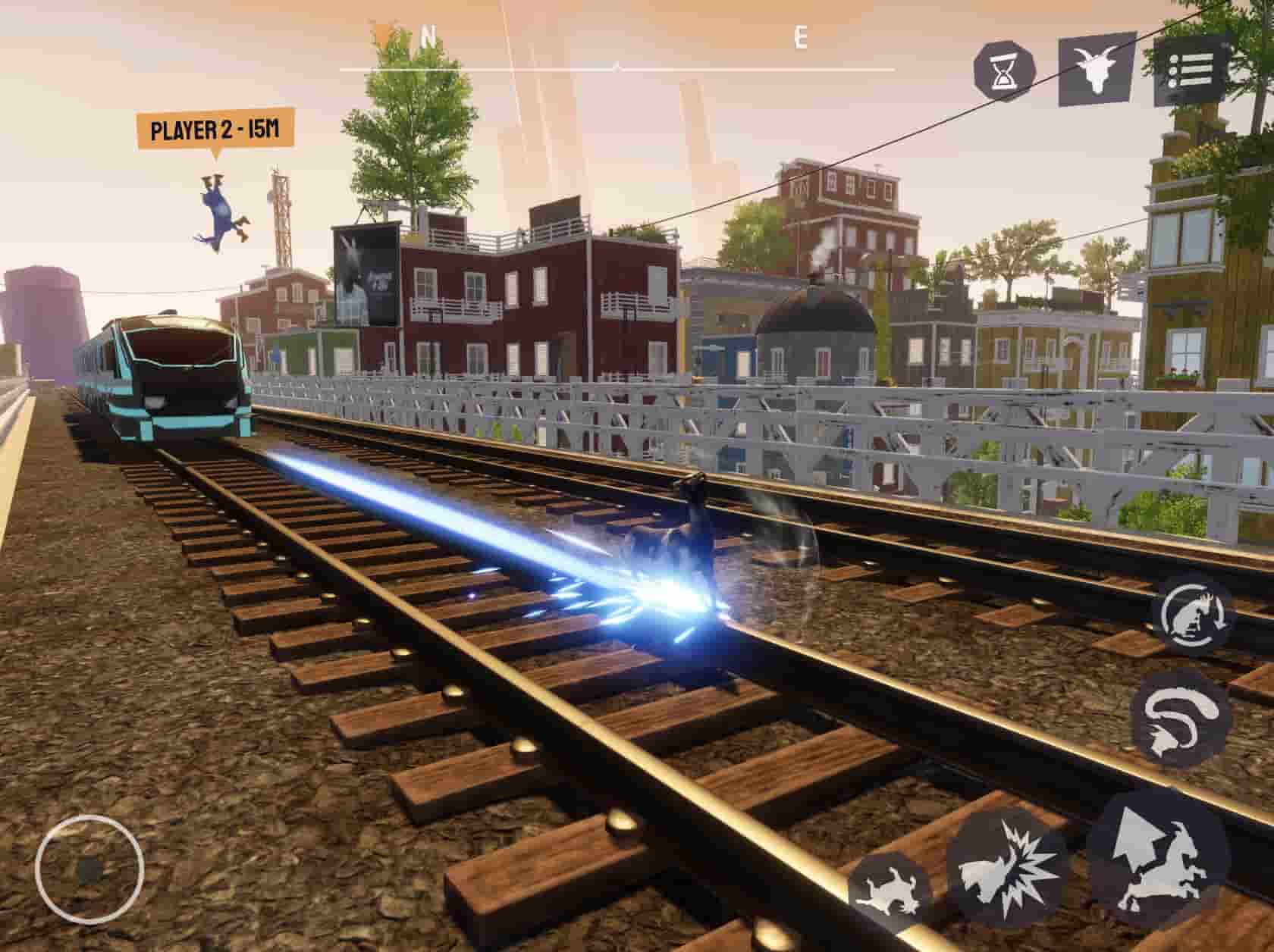Viewport: 1274px width, 952px height.
Task: Activate the ragdoll goat button
Action: click(889, 890)
